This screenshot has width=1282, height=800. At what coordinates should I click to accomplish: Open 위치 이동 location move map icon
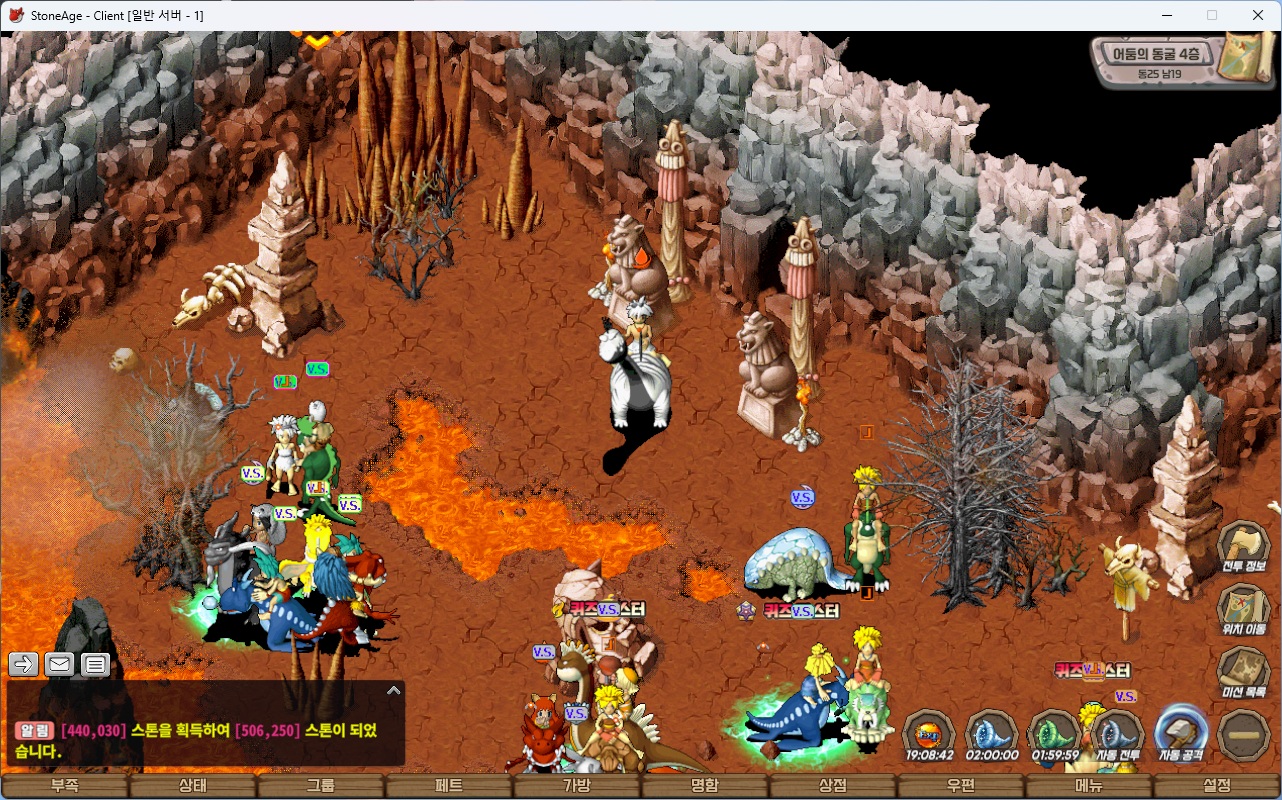1243,610
